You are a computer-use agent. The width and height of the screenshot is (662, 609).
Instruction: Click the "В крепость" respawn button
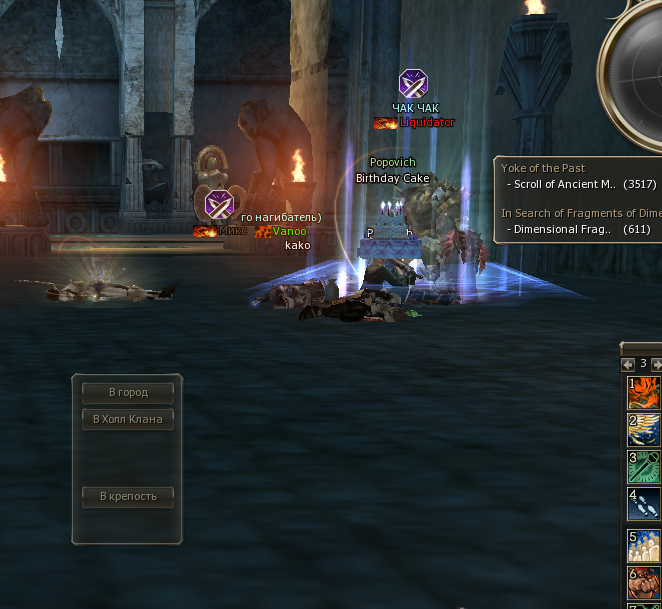(x=128, y=496)
